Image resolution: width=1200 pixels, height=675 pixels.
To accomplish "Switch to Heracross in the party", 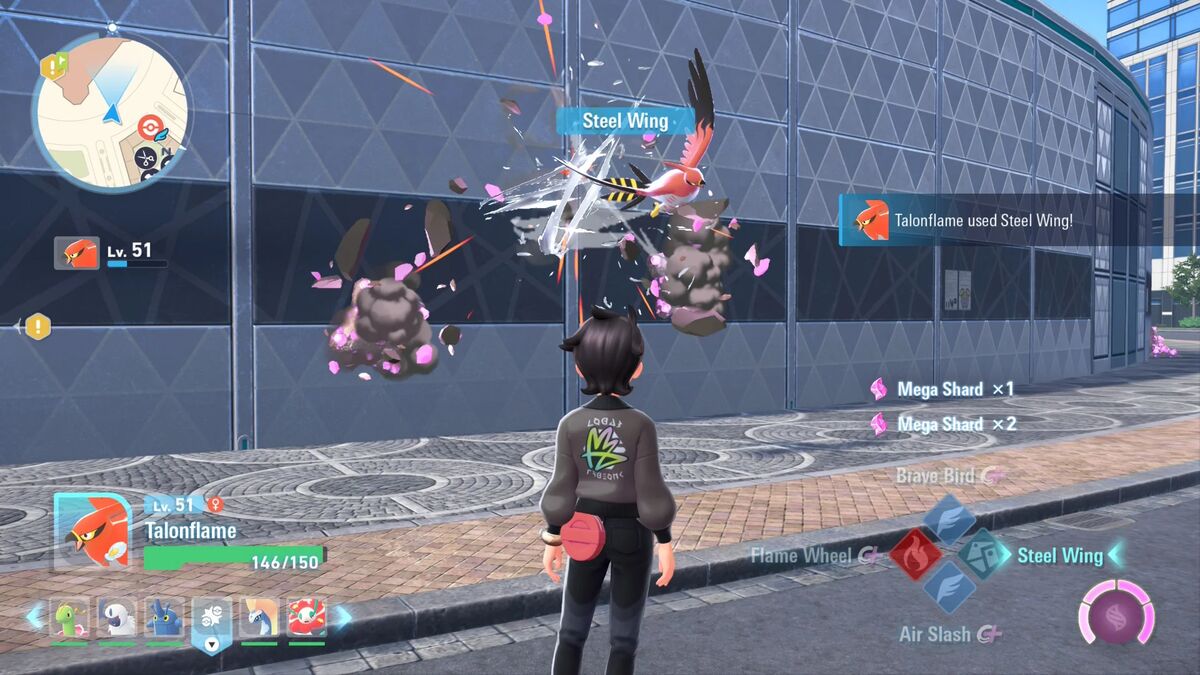I will pos(164,619).
